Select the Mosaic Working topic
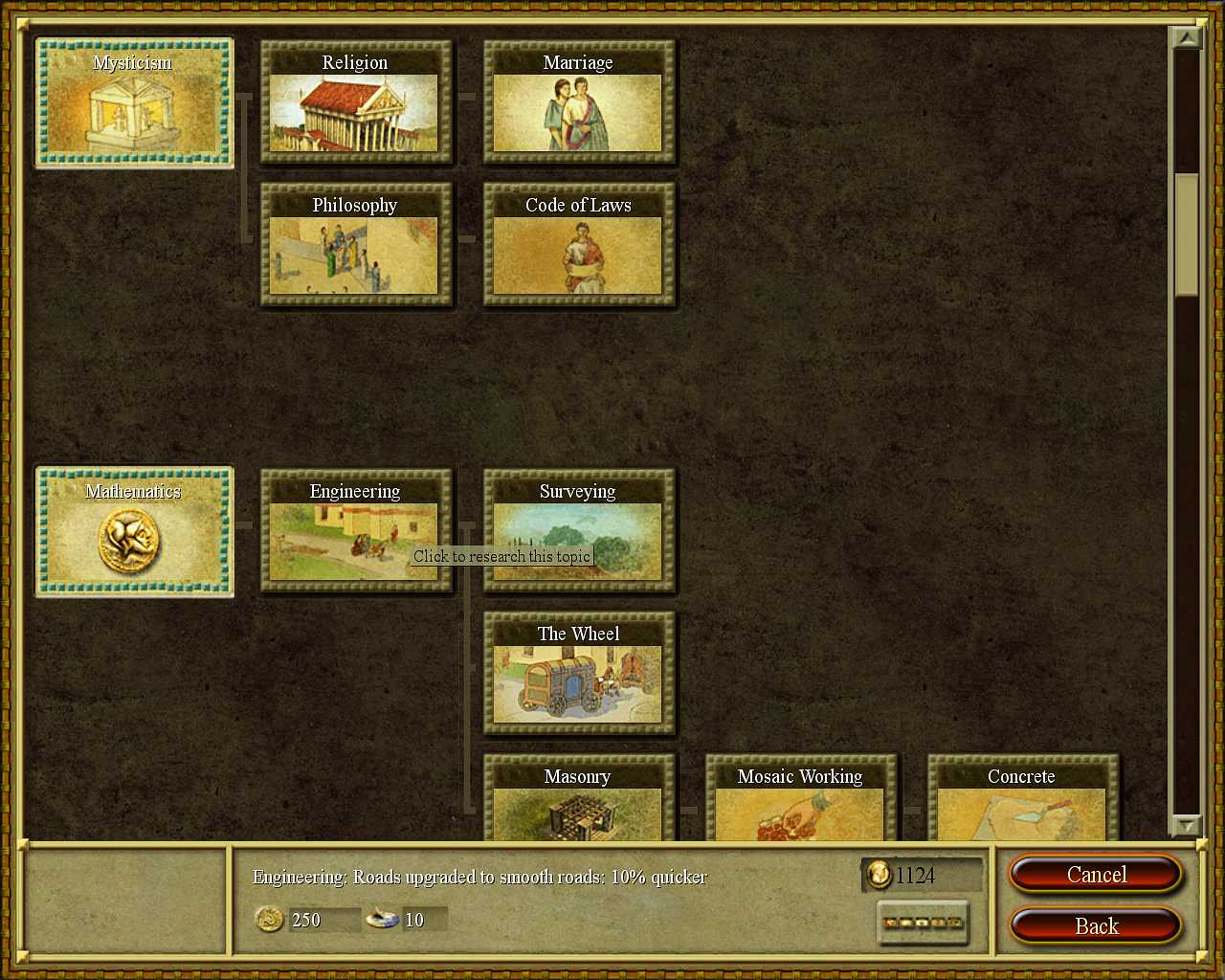 800,799
